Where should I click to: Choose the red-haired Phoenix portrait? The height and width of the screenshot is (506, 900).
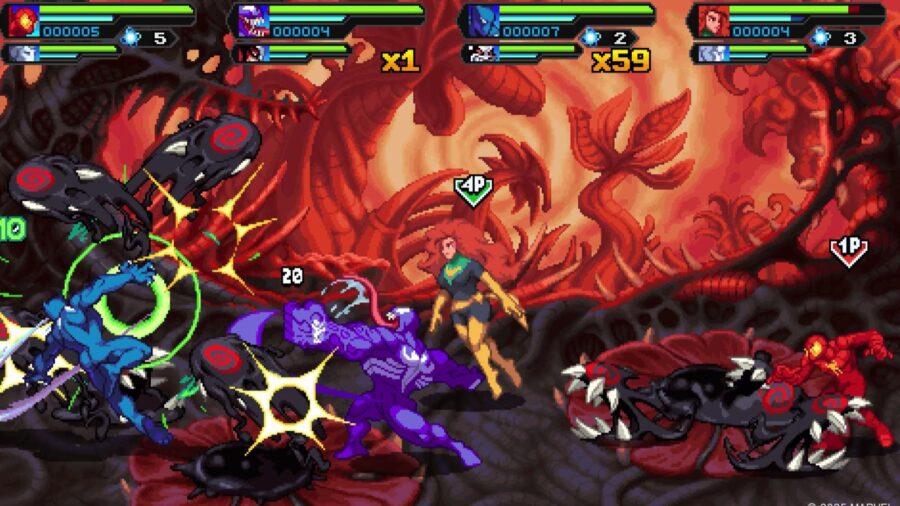tap(711, 21)
